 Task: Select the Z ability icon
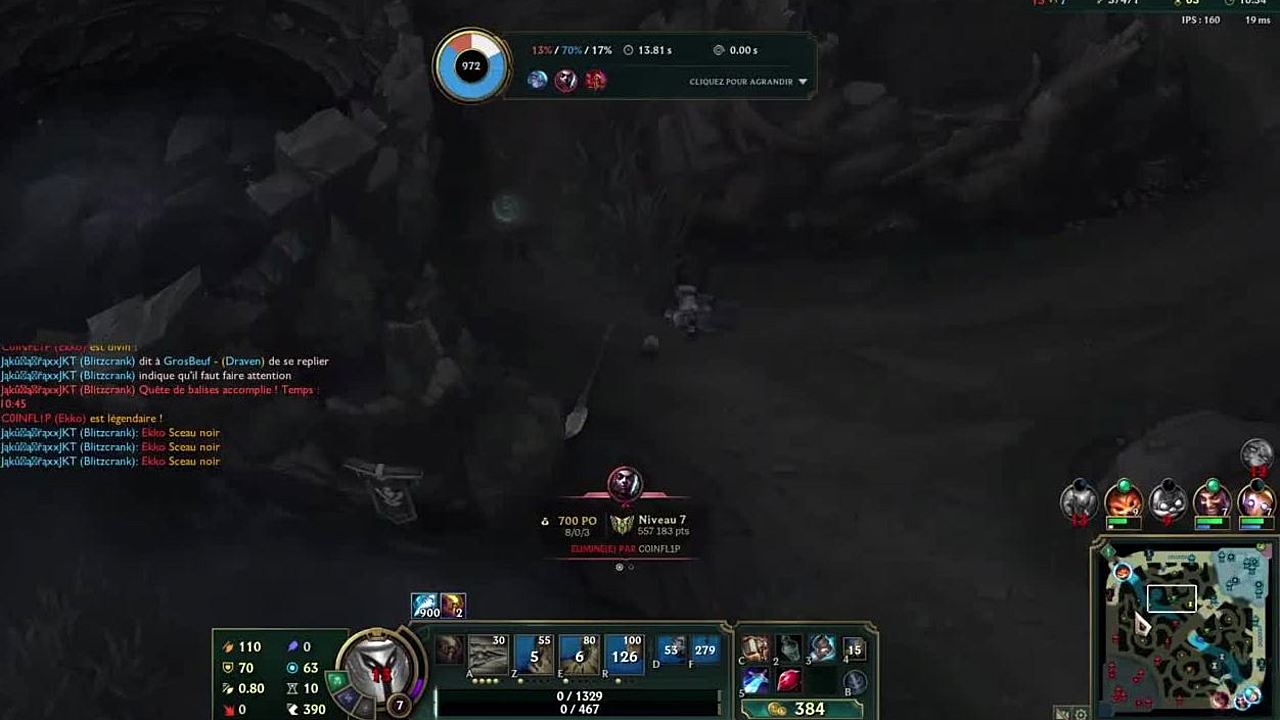point(534,654)
